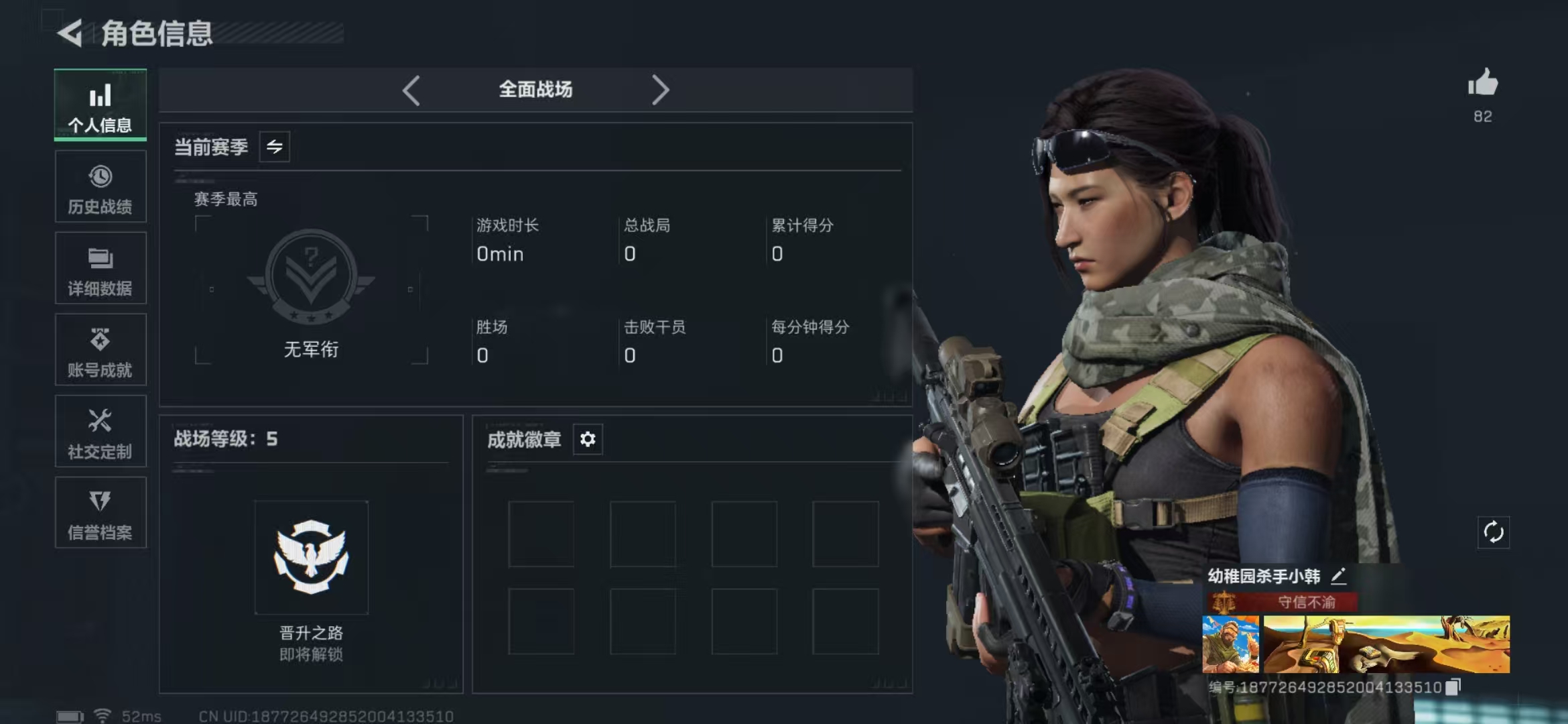
Task: Open the 历史战绩 tab
Action: click(x=101, y=187)
